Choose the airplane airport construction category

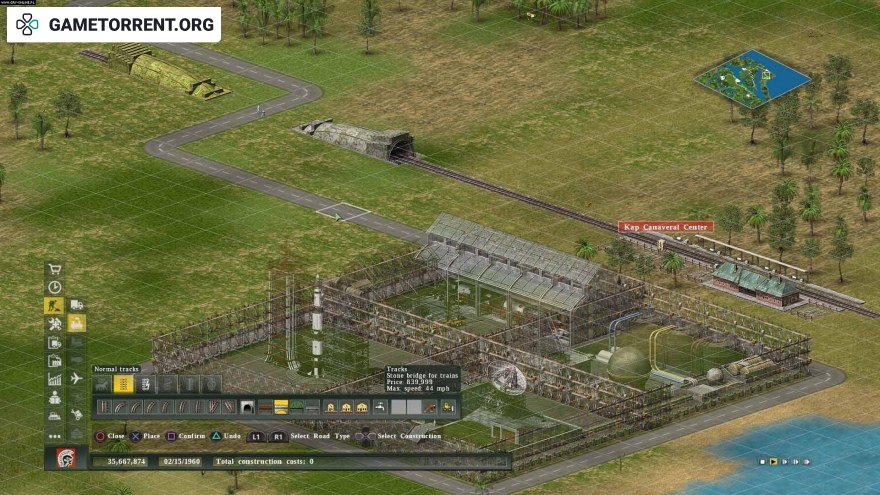(x=77, y=378)
